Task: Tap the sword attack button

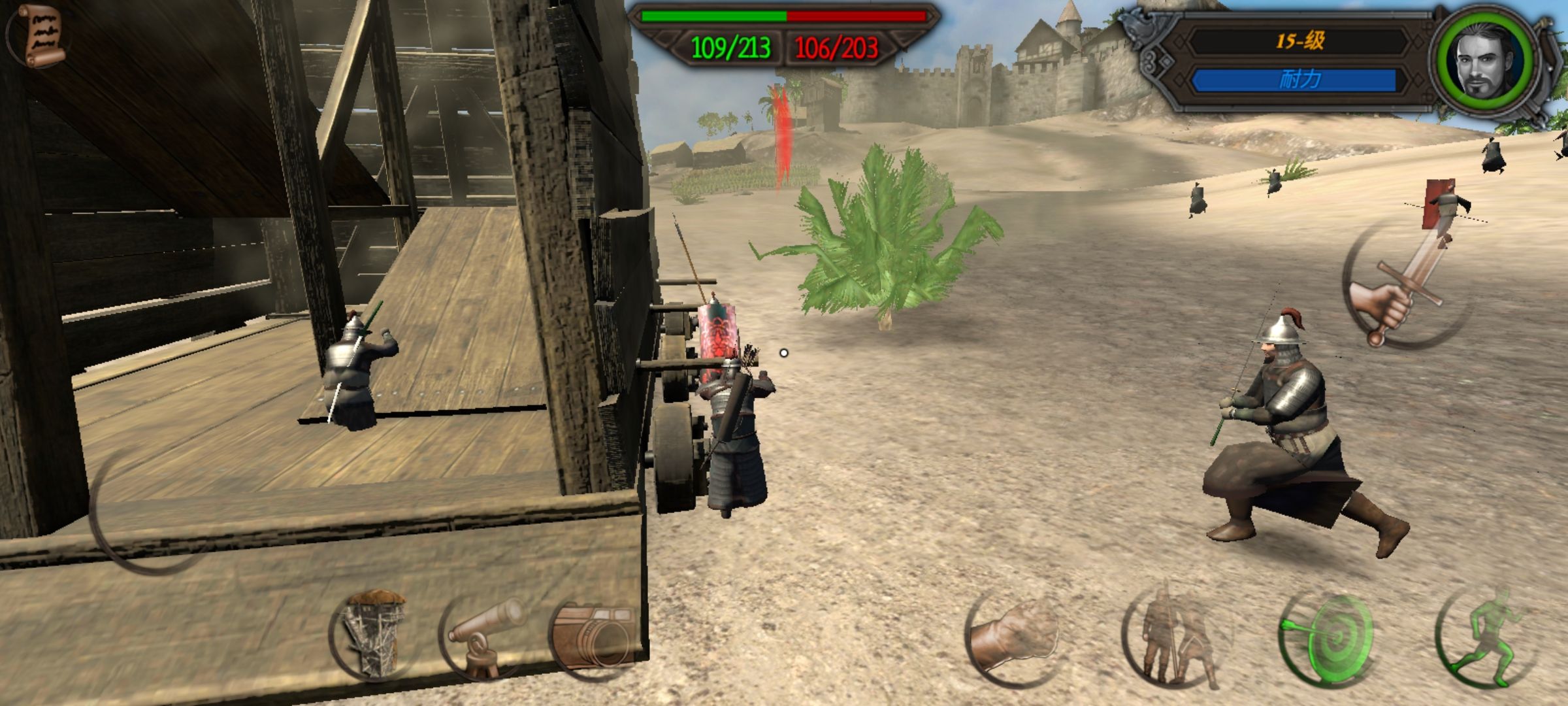Action: (1405, 286)
